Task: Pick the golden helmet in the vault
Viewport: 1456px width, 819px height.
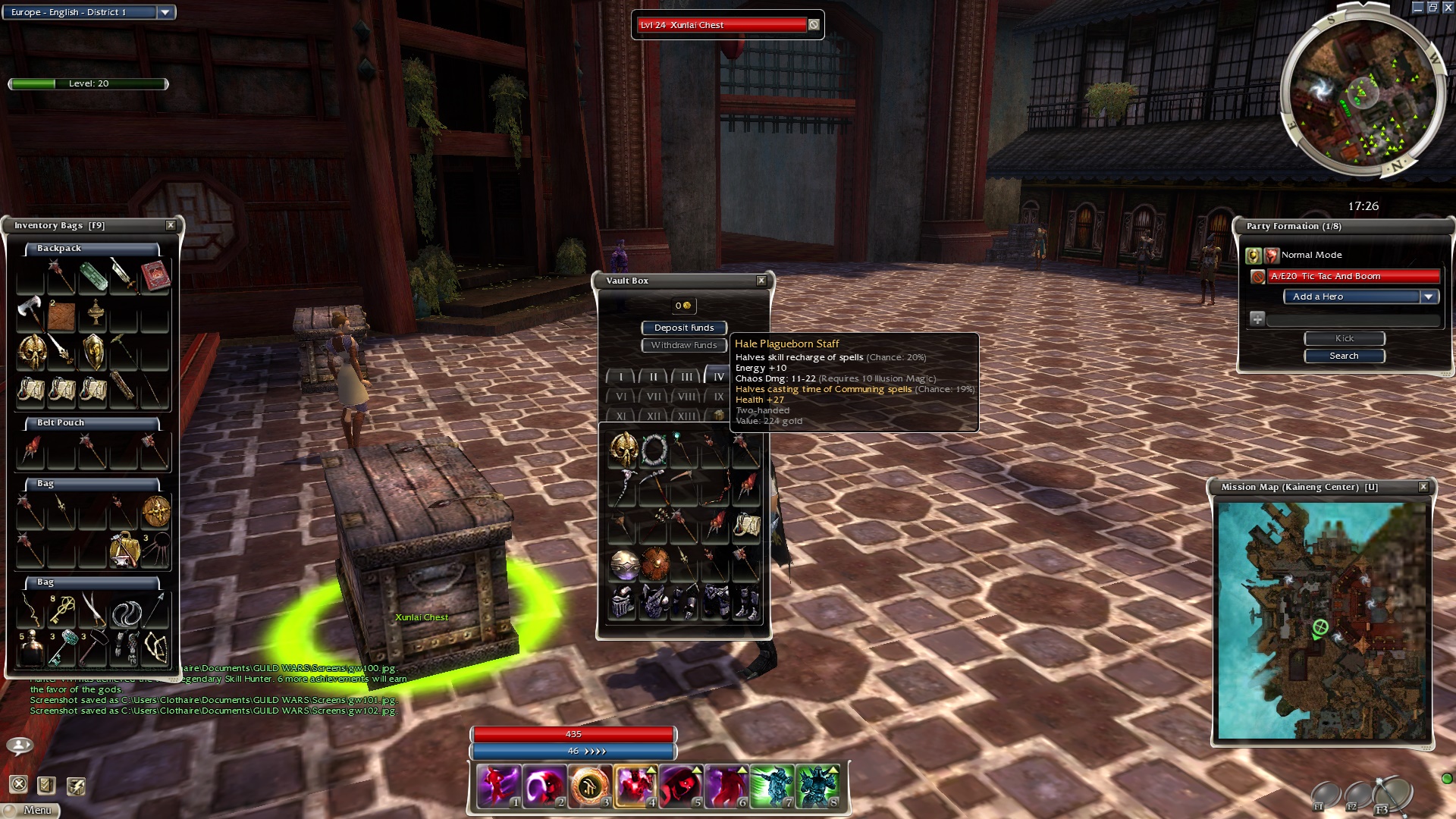Action: [x=623, y=450]
